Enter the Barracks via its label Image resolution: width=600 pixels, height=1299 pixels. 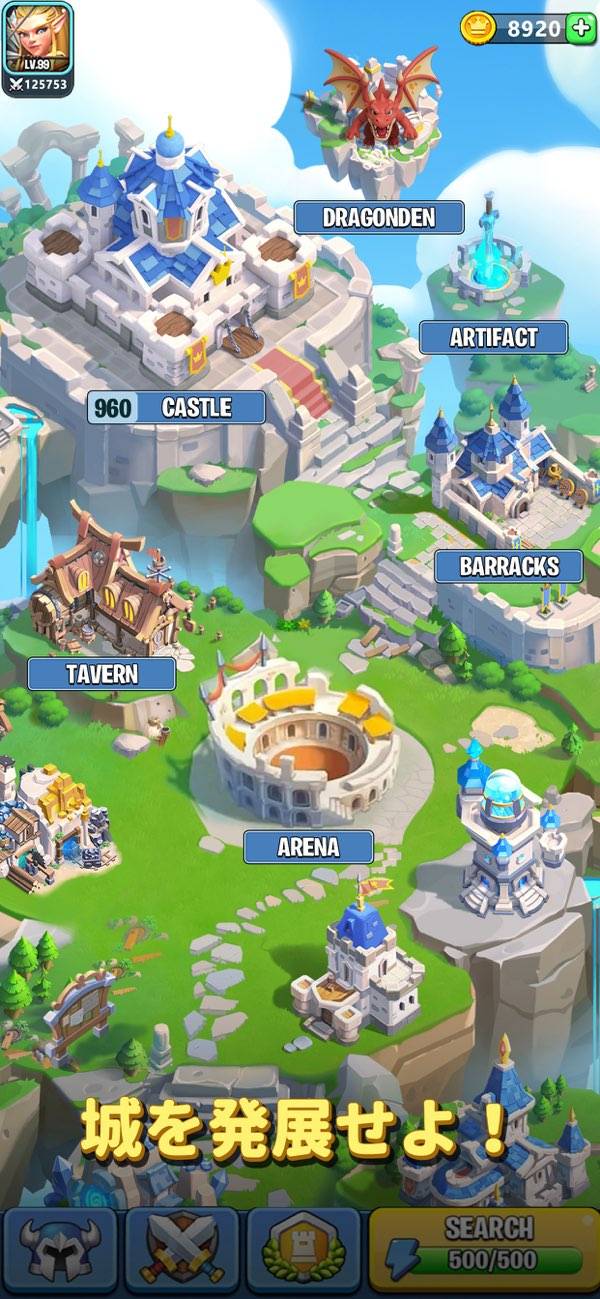click(x=509, y=567)
